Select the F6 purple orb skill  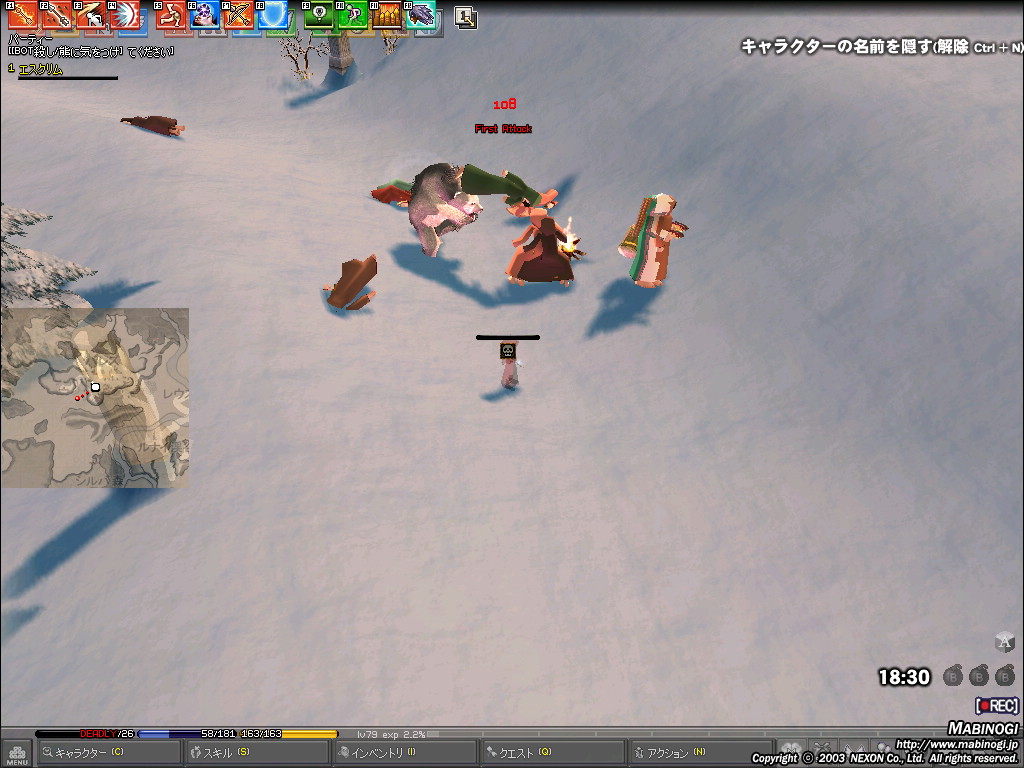(205, 14)
